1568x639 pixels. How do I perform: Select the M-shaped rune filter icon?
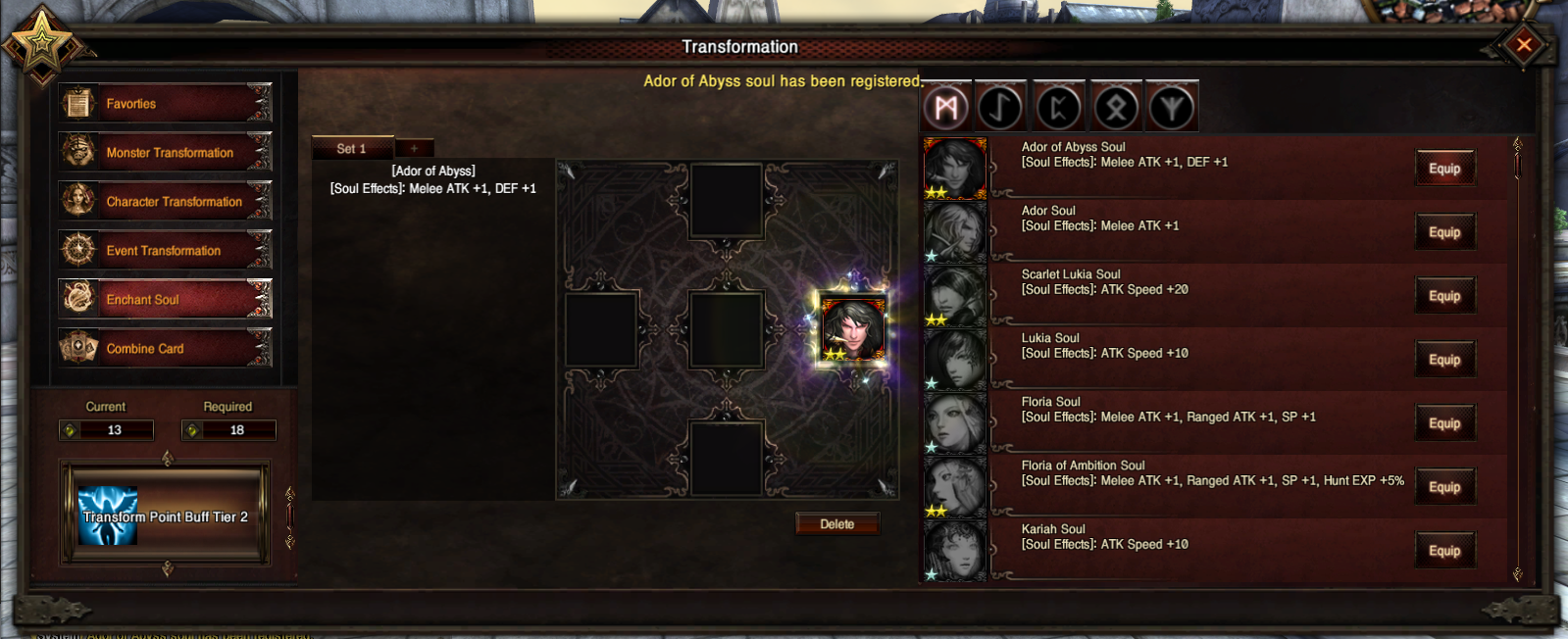946,107
